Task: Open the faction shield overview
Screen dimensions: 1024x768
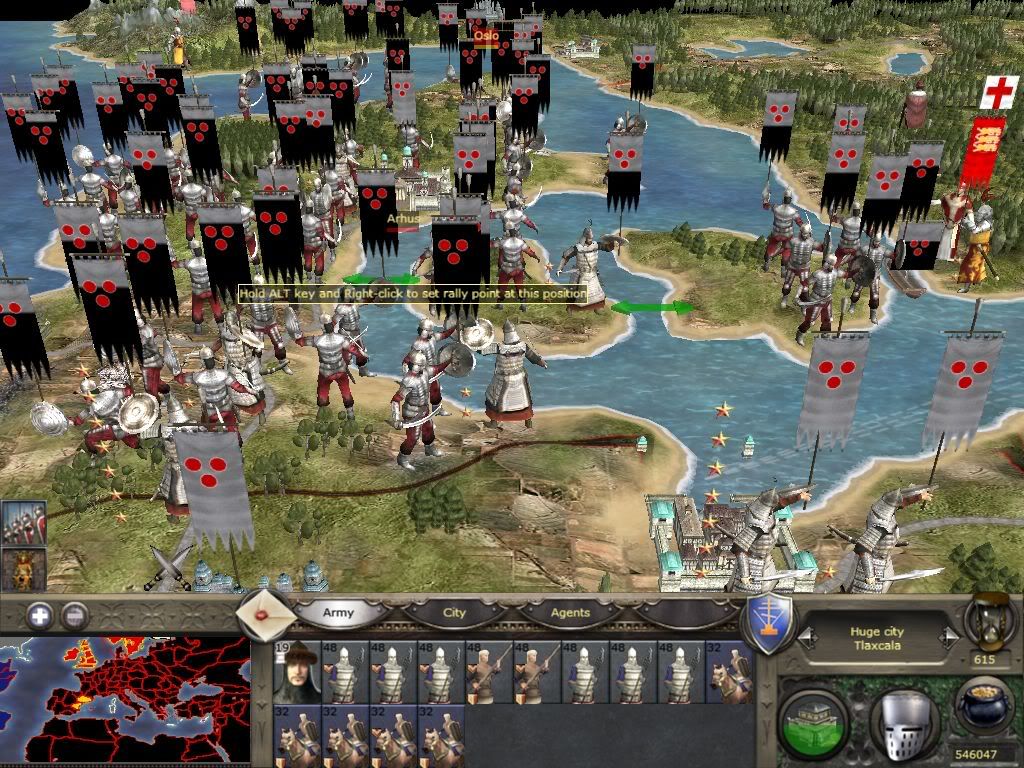Action: 770,623
